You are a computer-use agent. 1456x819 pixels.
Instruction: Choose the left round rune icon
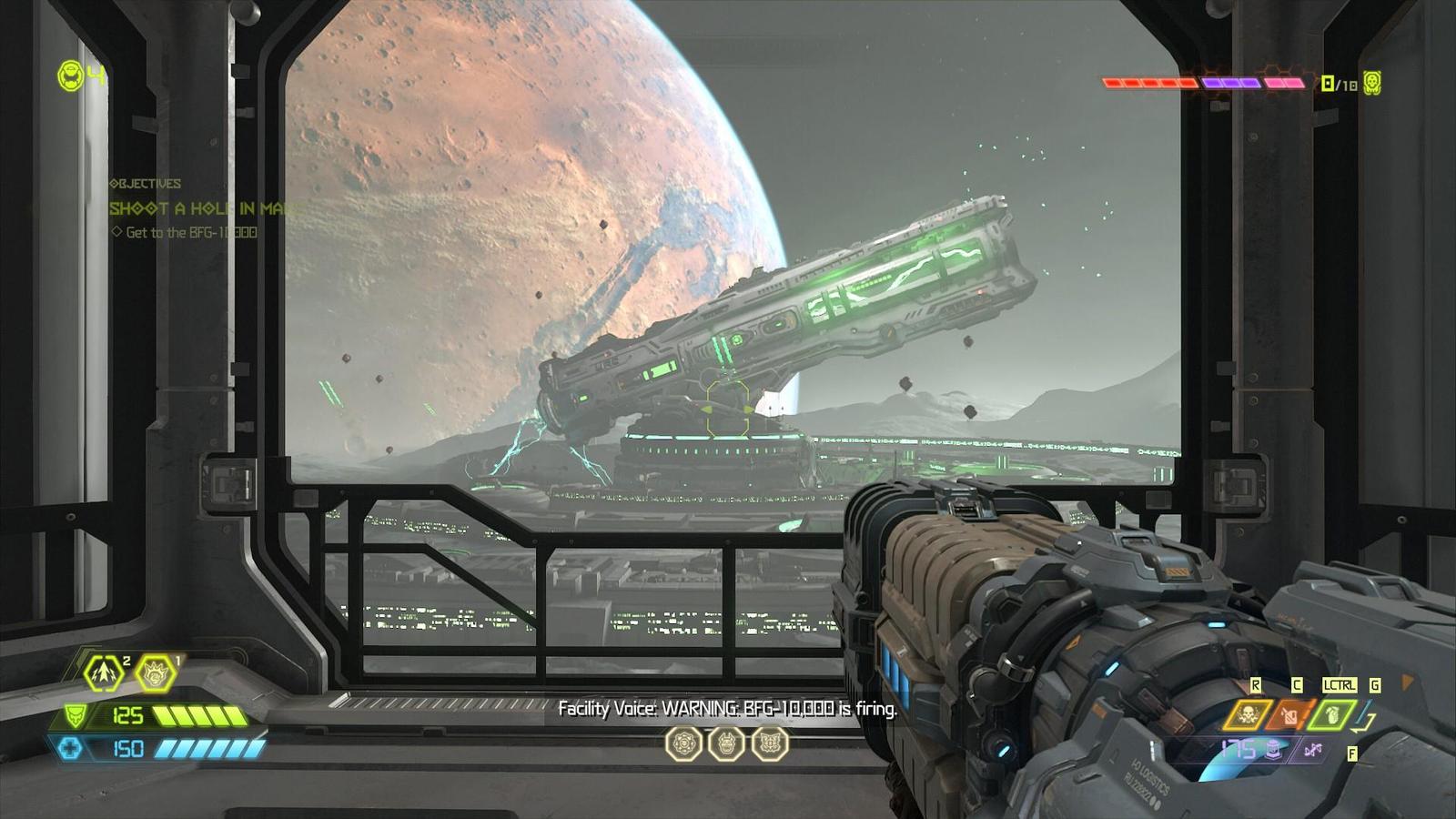(x=682, y=743)
